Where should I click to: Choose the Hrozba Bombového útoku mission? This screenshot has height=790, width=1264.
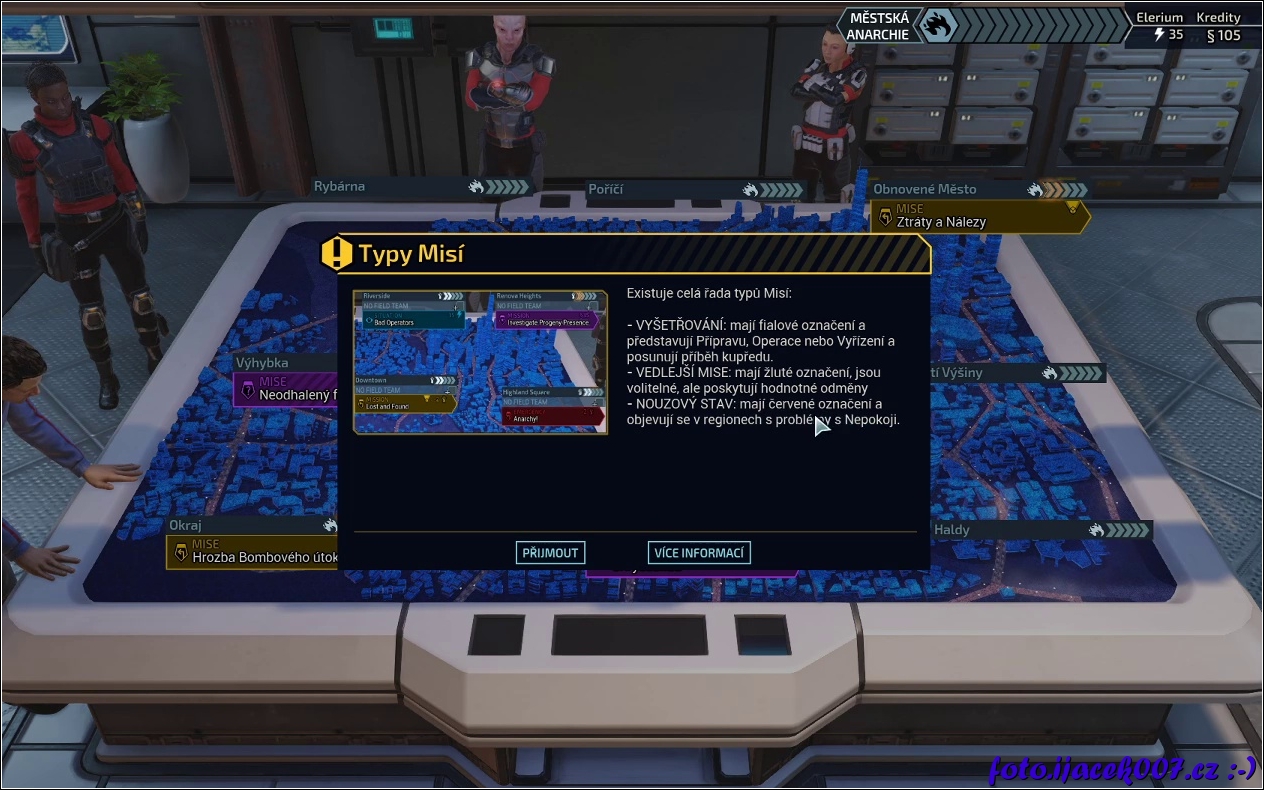pos(252,552)
